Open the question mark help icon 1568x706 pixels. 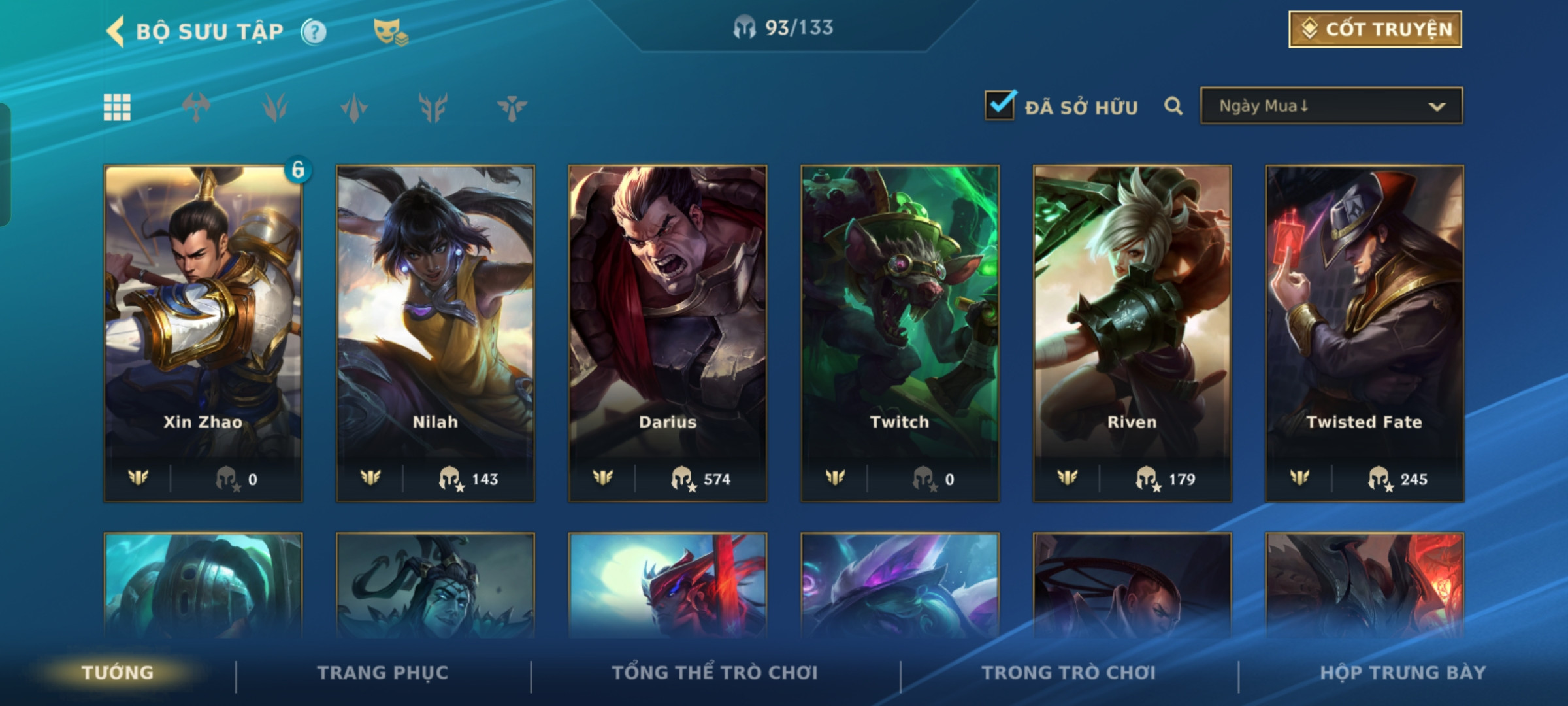tap(314, 31)
